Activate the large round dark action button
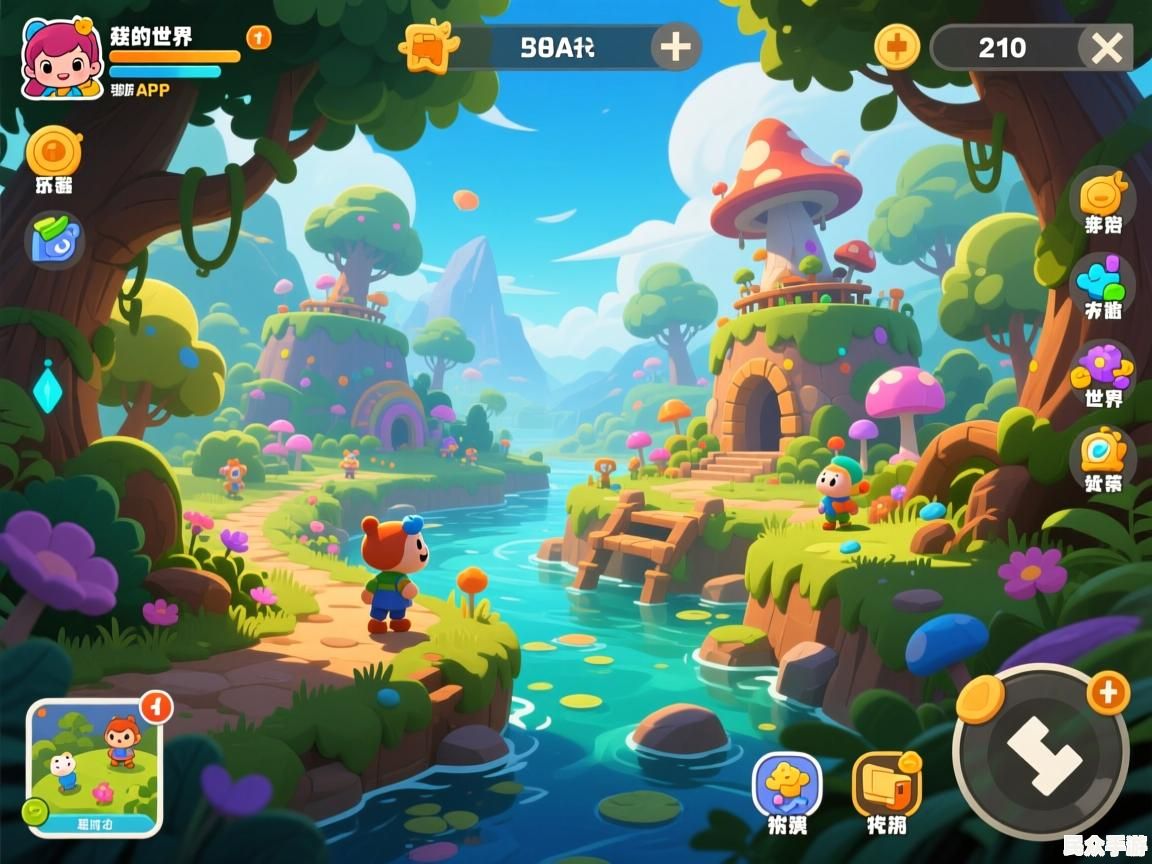The height and width of the screenshot is (864, 1152). point(1041,752)
